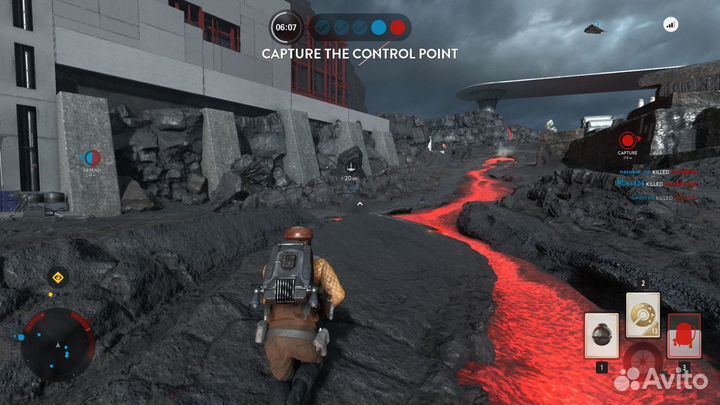Click the red control point indicator
This screenshot has height=405, width=720.
click(398, 27)
